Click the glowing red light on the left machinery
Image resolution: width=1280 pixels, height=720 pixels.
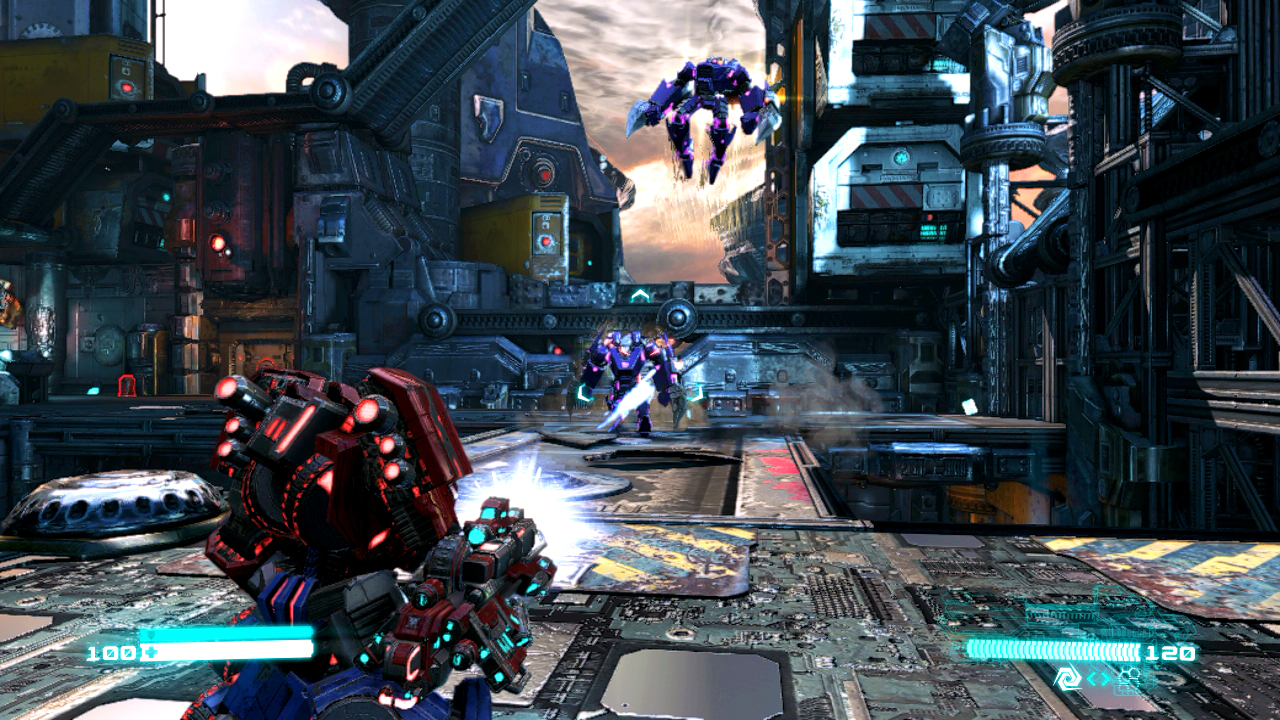pos(217,243)
